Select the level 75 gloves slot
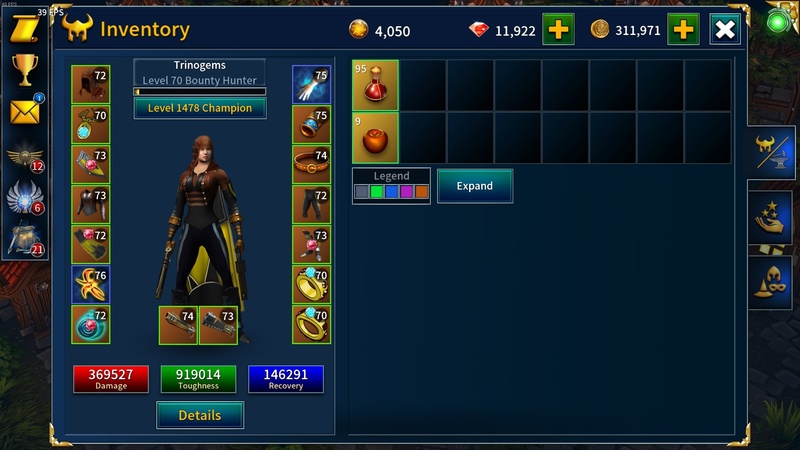This screenshot has height=450, width=800. coord(311,85)
